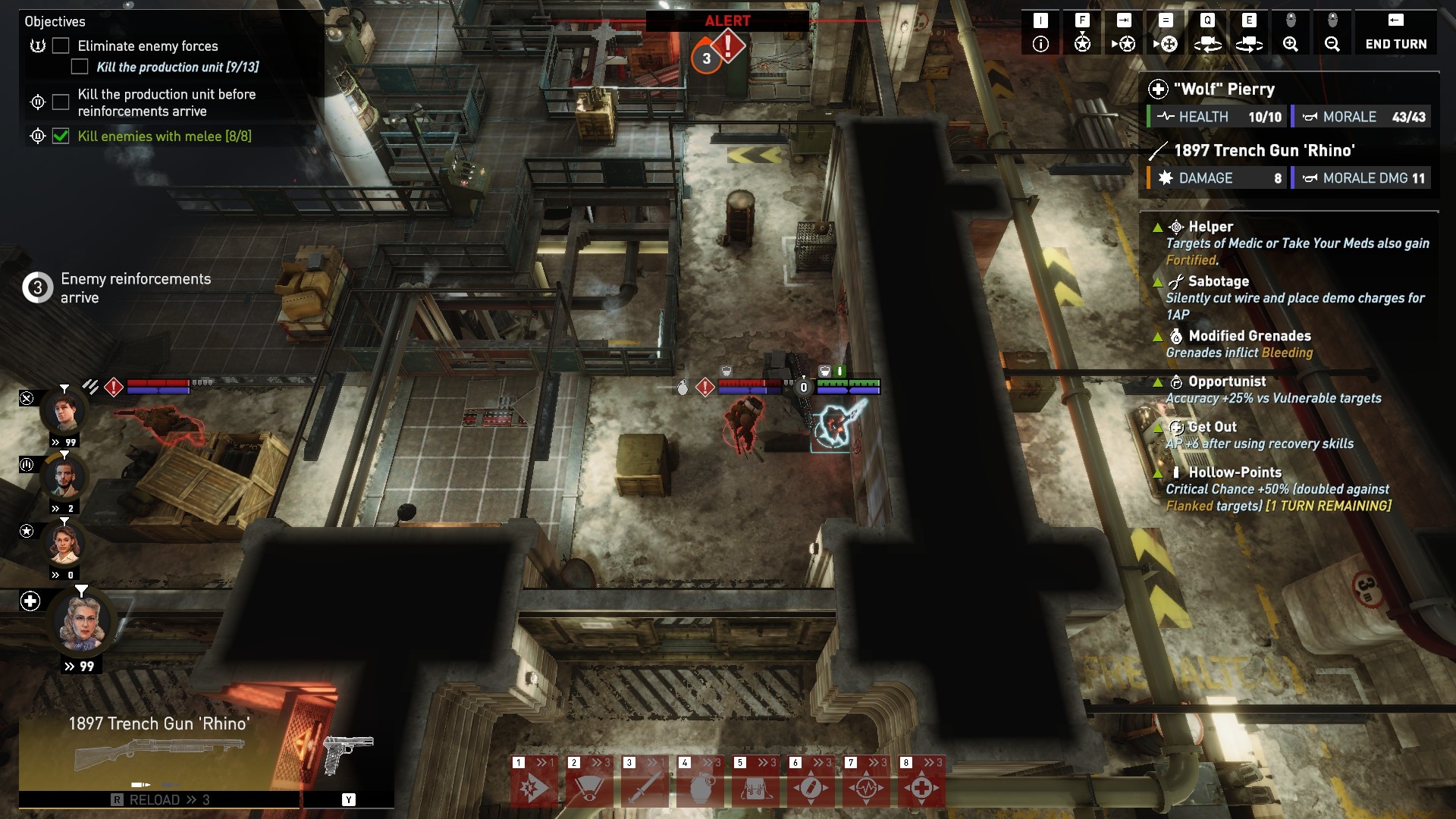The image size is (1456, 819).
Task: Zoom out with the magnifier minus button
Action: pos(1332,35)
